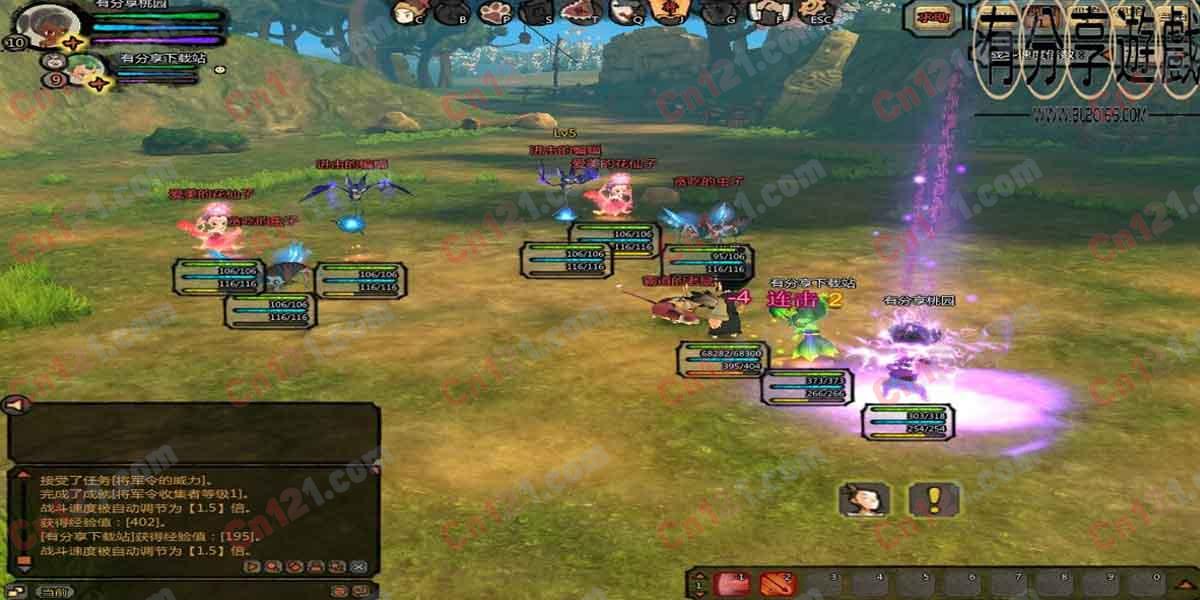Click the chat channel selector button at bottom left
Image resolution: width=1200 pixels, height=600 pixels.
pos(57,592)
